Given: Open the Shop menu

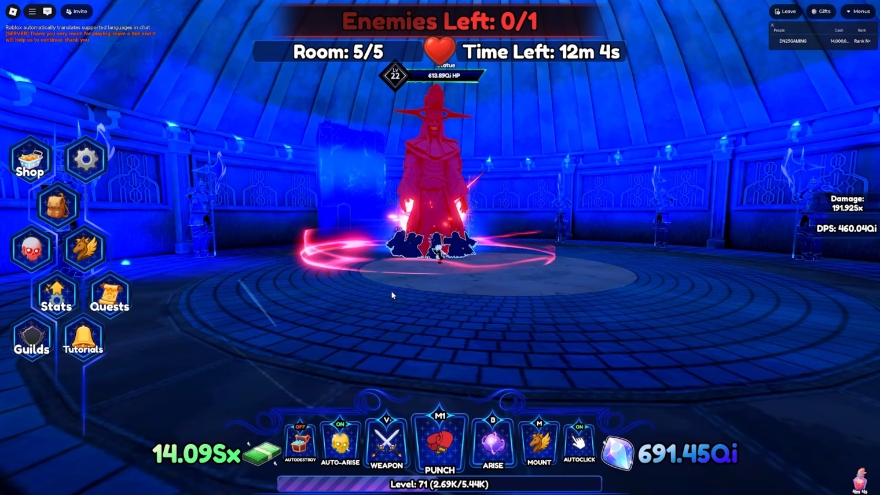Looking at the screenshot, I should (x=30, y=160).
